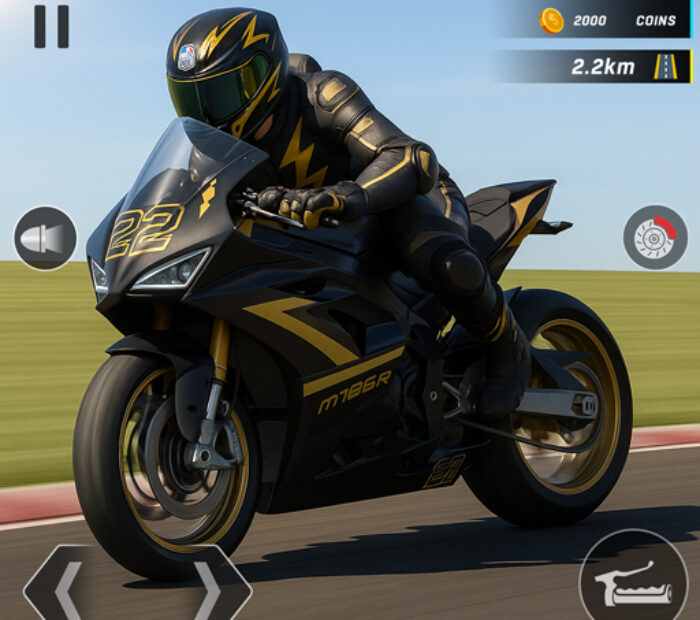700x620 pixels.
Task: Tap the headlight bullet icon button
Action: pos(45,238)
